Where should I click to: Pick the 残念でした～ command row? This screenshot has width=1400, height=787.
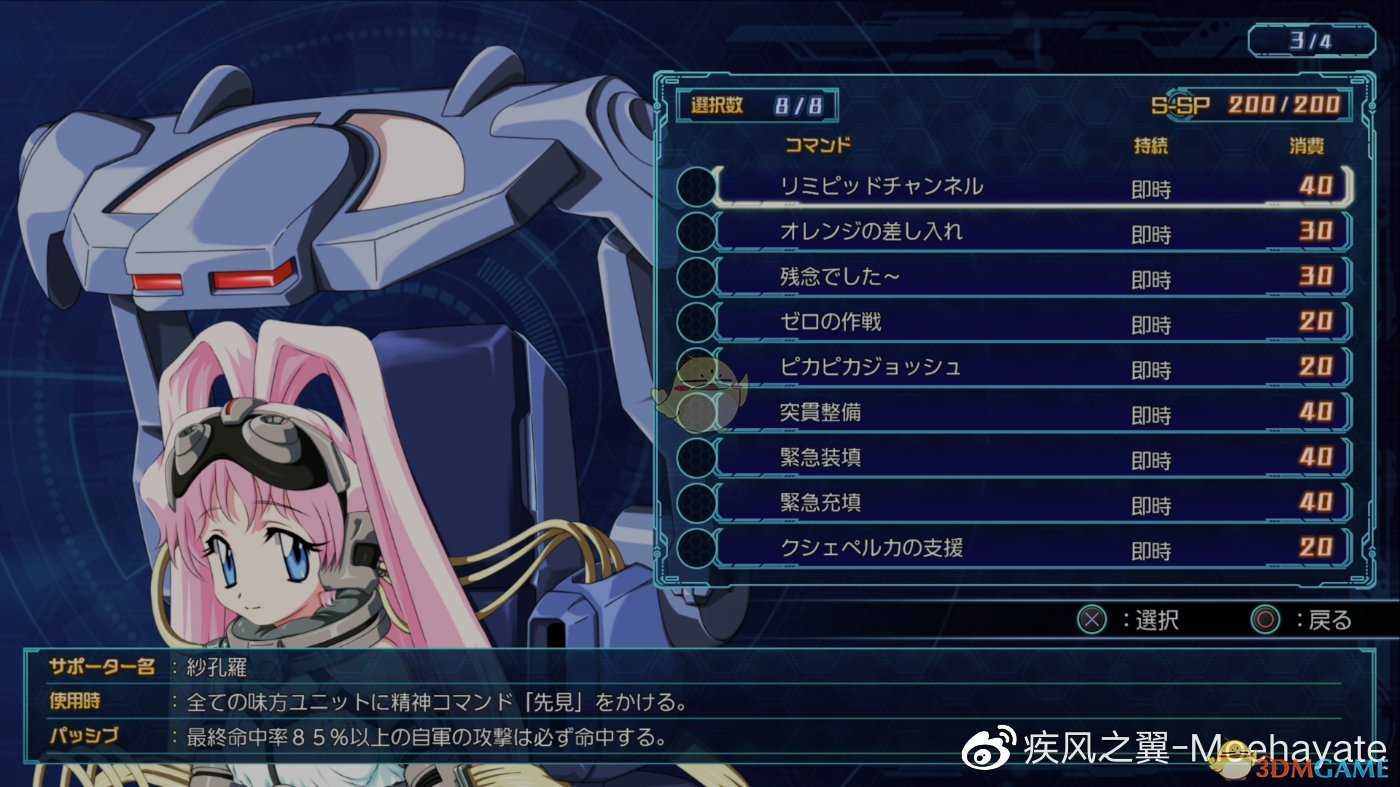pos(840,278)
